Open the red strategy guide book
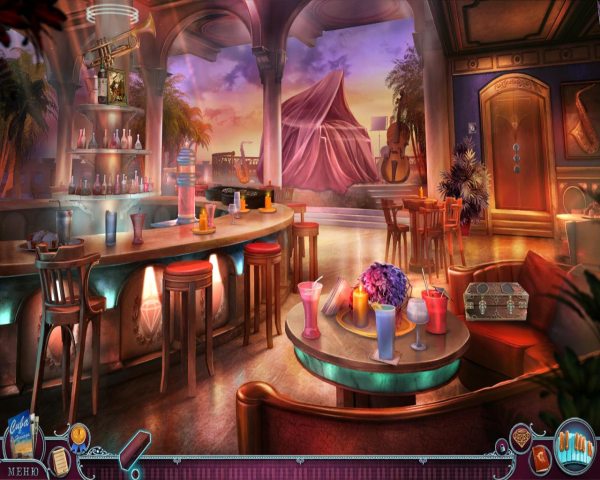600x480 pixels. 542,459
